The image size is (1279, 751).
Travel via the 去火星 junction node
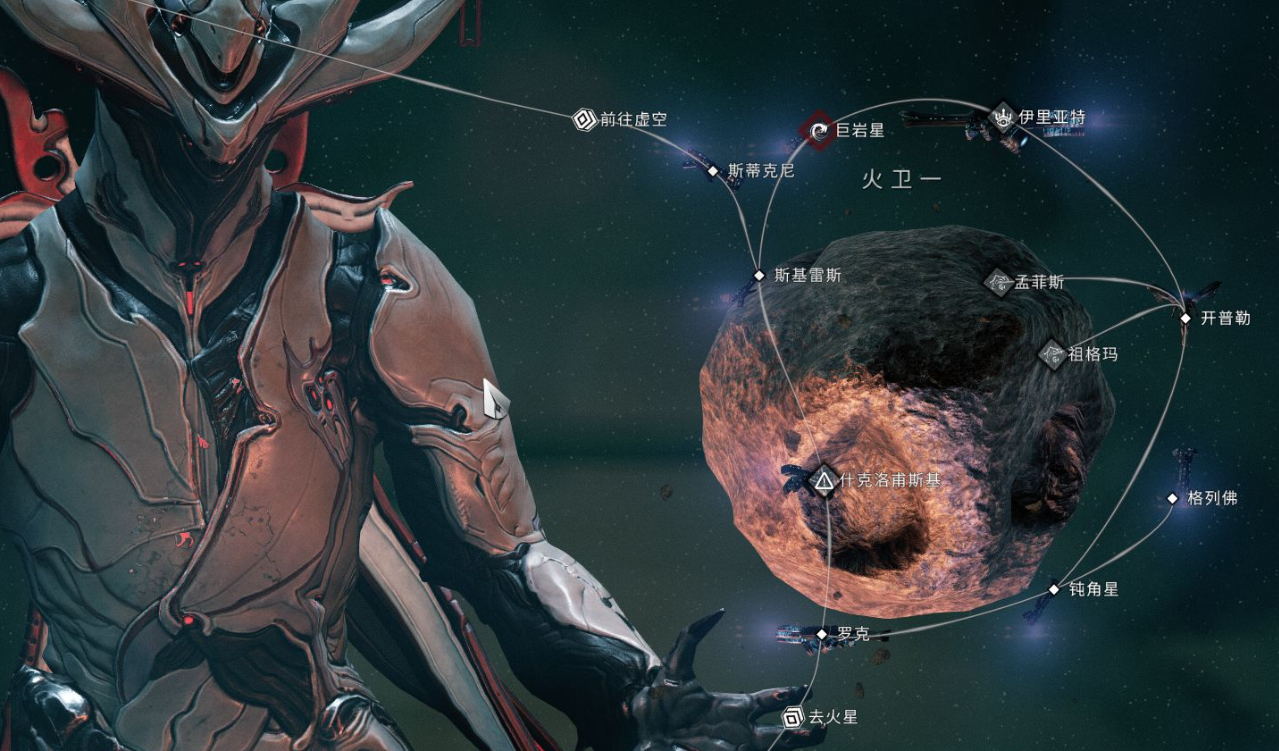click(x=793, y=717)
